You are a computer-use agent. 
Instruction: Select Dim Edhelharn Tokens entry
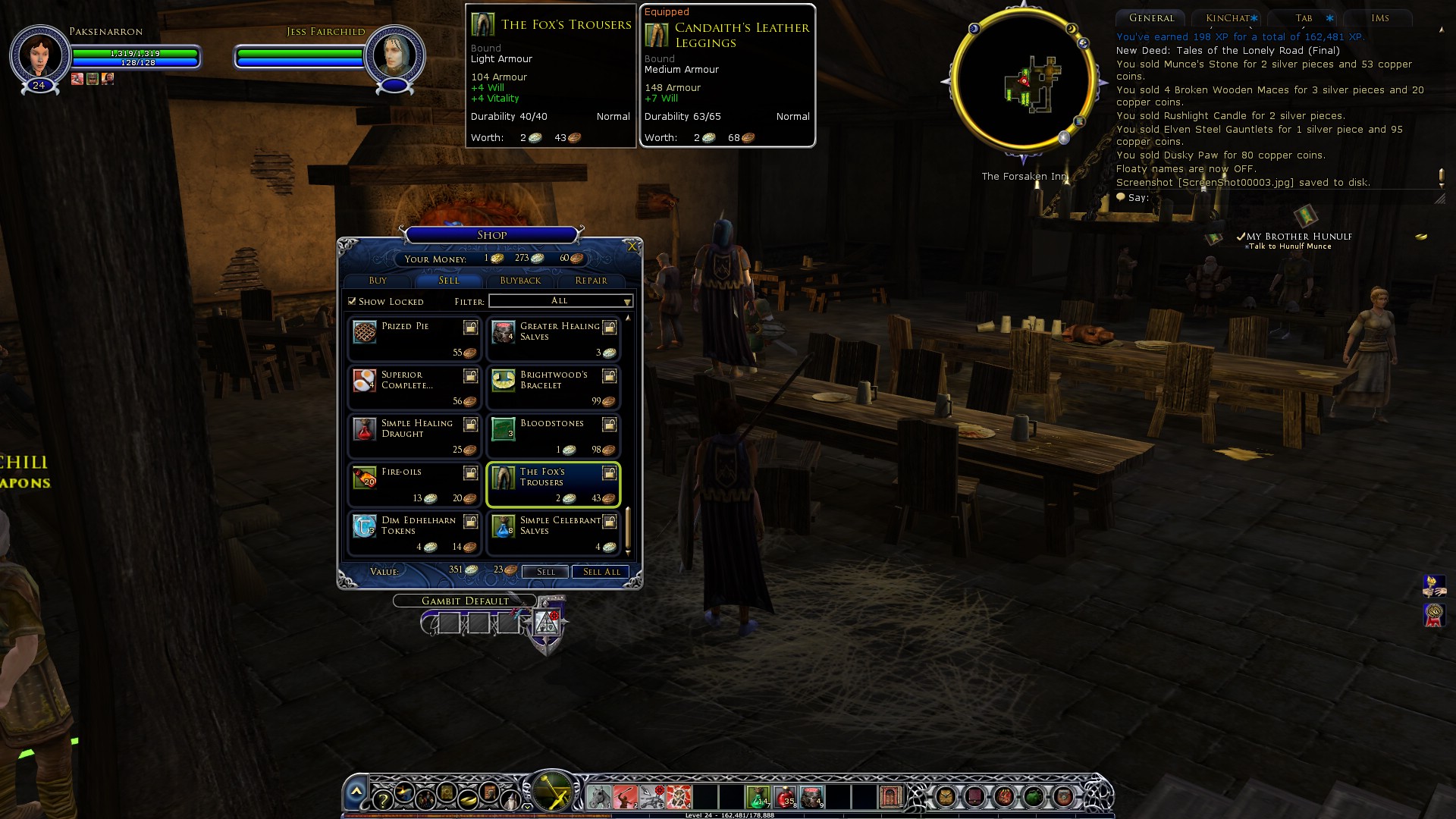pos(414,534)
